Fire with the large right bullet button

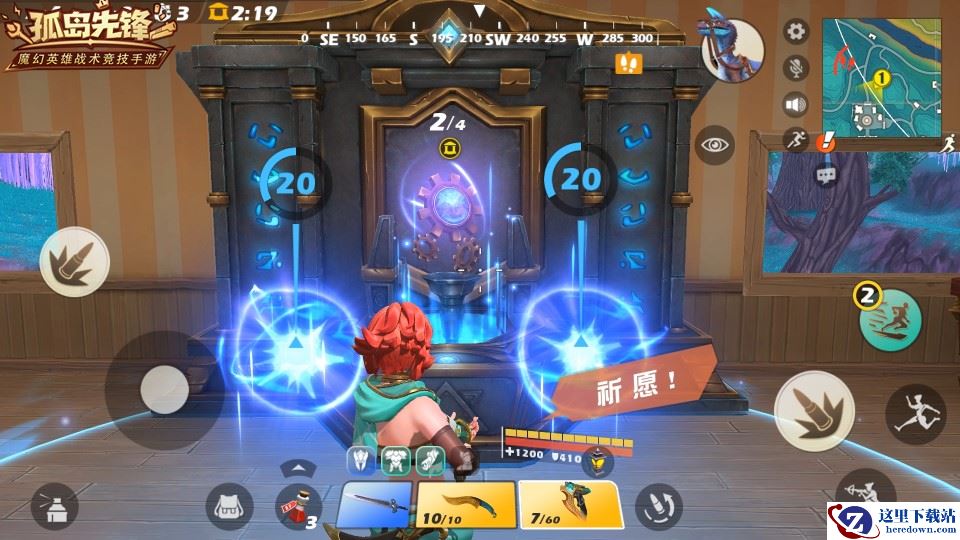[814, 407]
